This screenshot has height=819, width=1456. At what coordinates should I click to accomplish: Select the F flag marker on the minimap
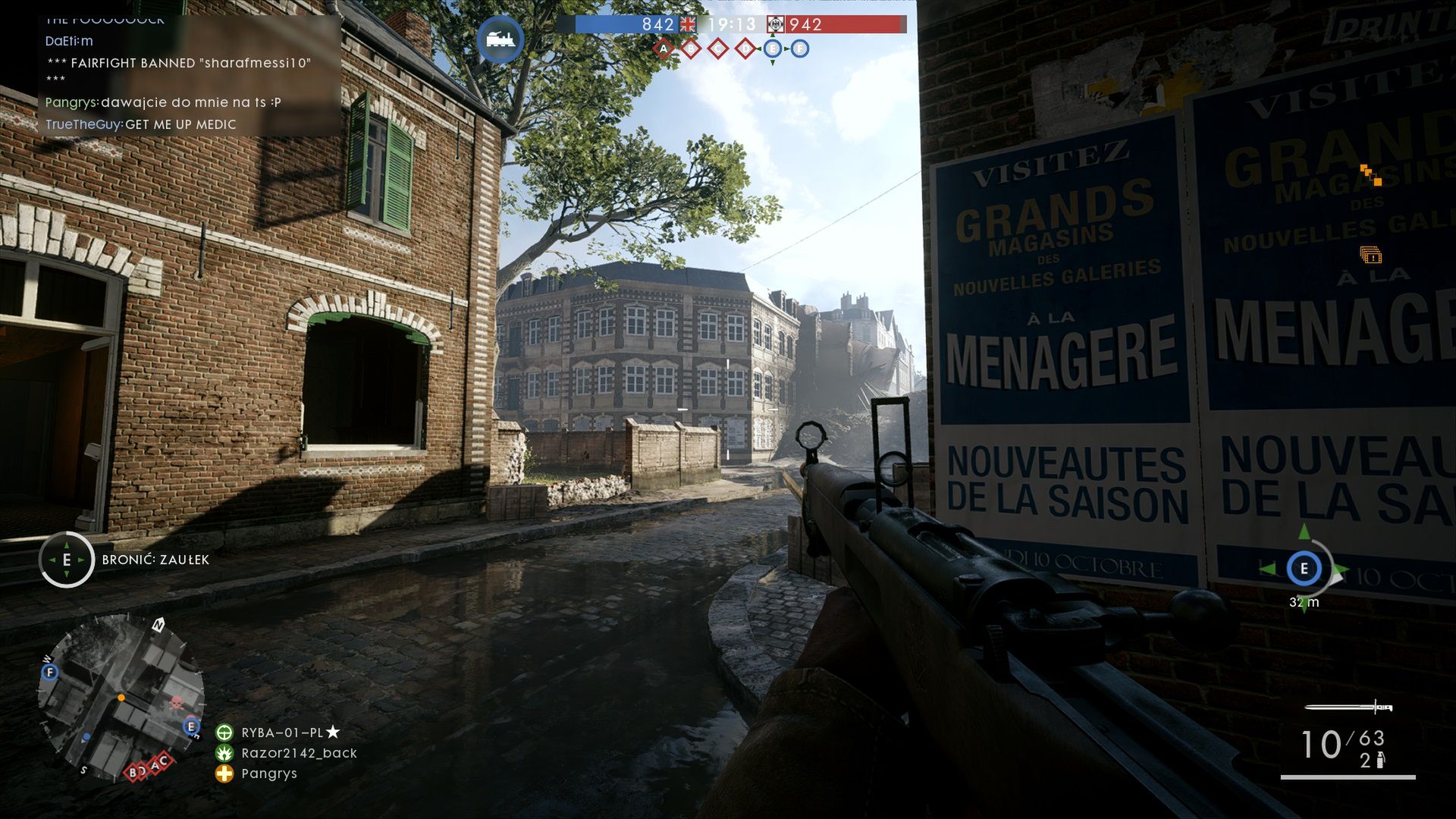tap(50, 672)
